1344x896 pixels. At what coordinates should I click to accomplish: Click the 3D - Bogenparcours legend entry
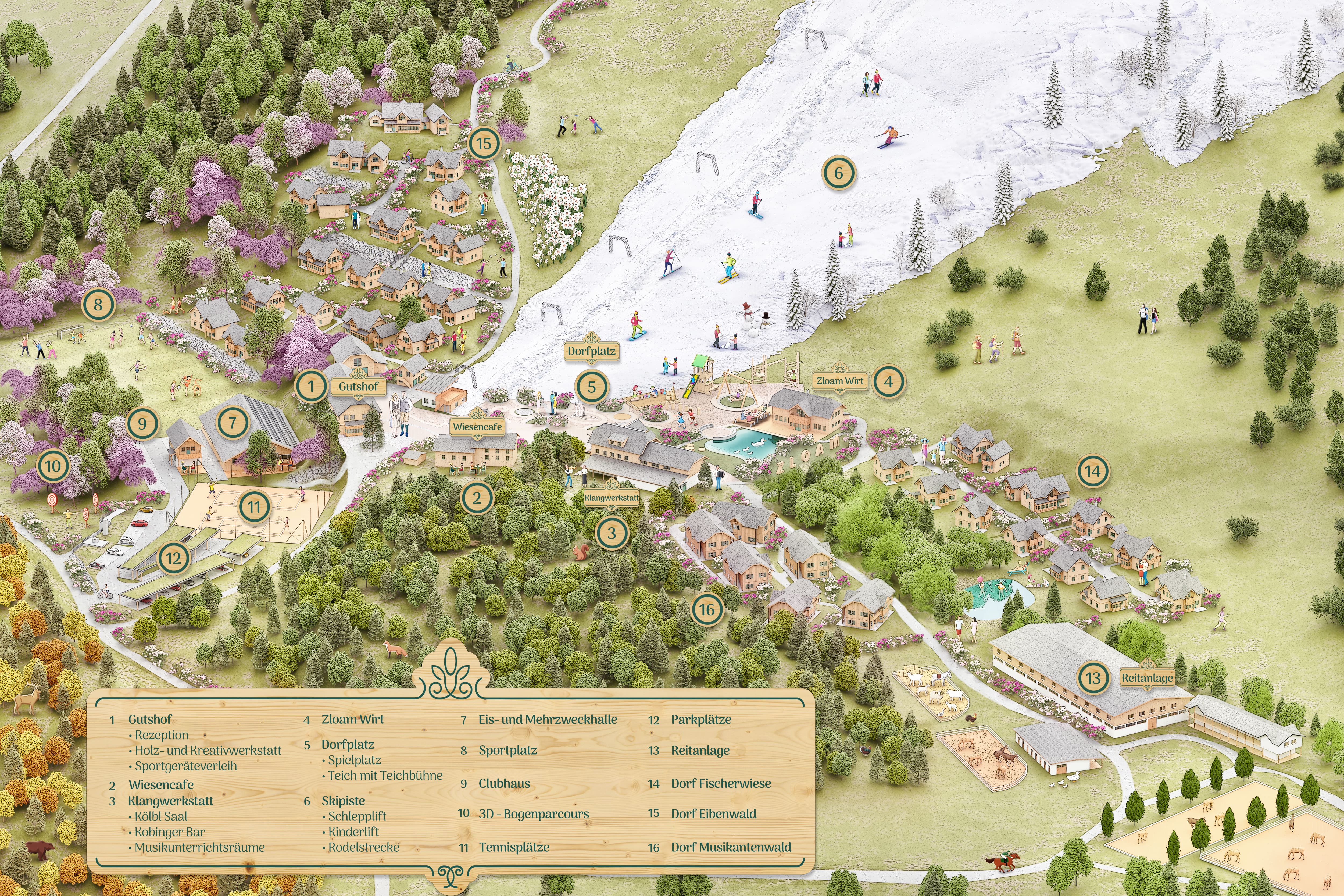pyautogui.click(x=534, y=814)
